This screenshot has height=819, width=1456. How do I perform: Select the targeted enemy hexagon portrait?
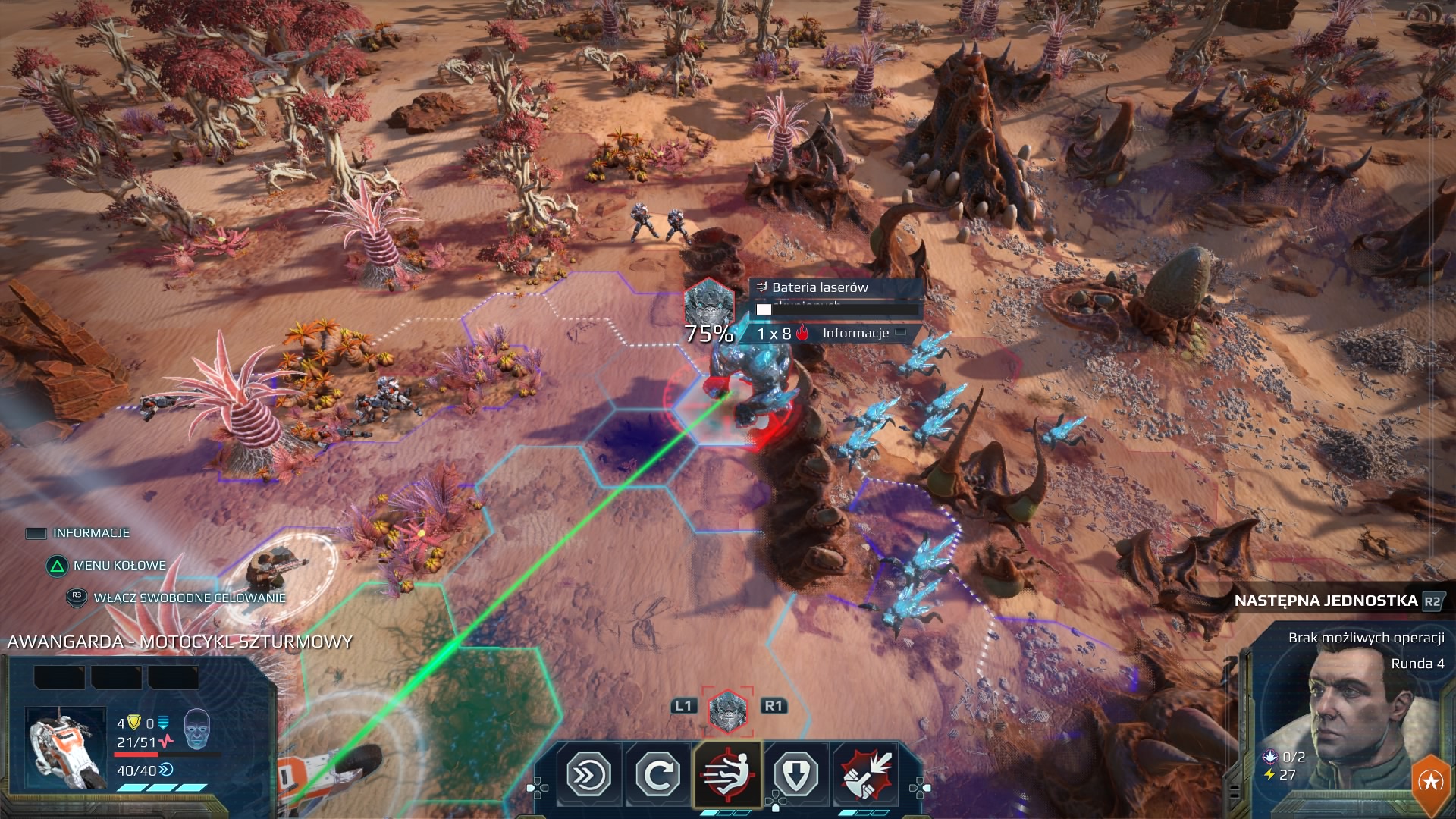tap(727, 711)
